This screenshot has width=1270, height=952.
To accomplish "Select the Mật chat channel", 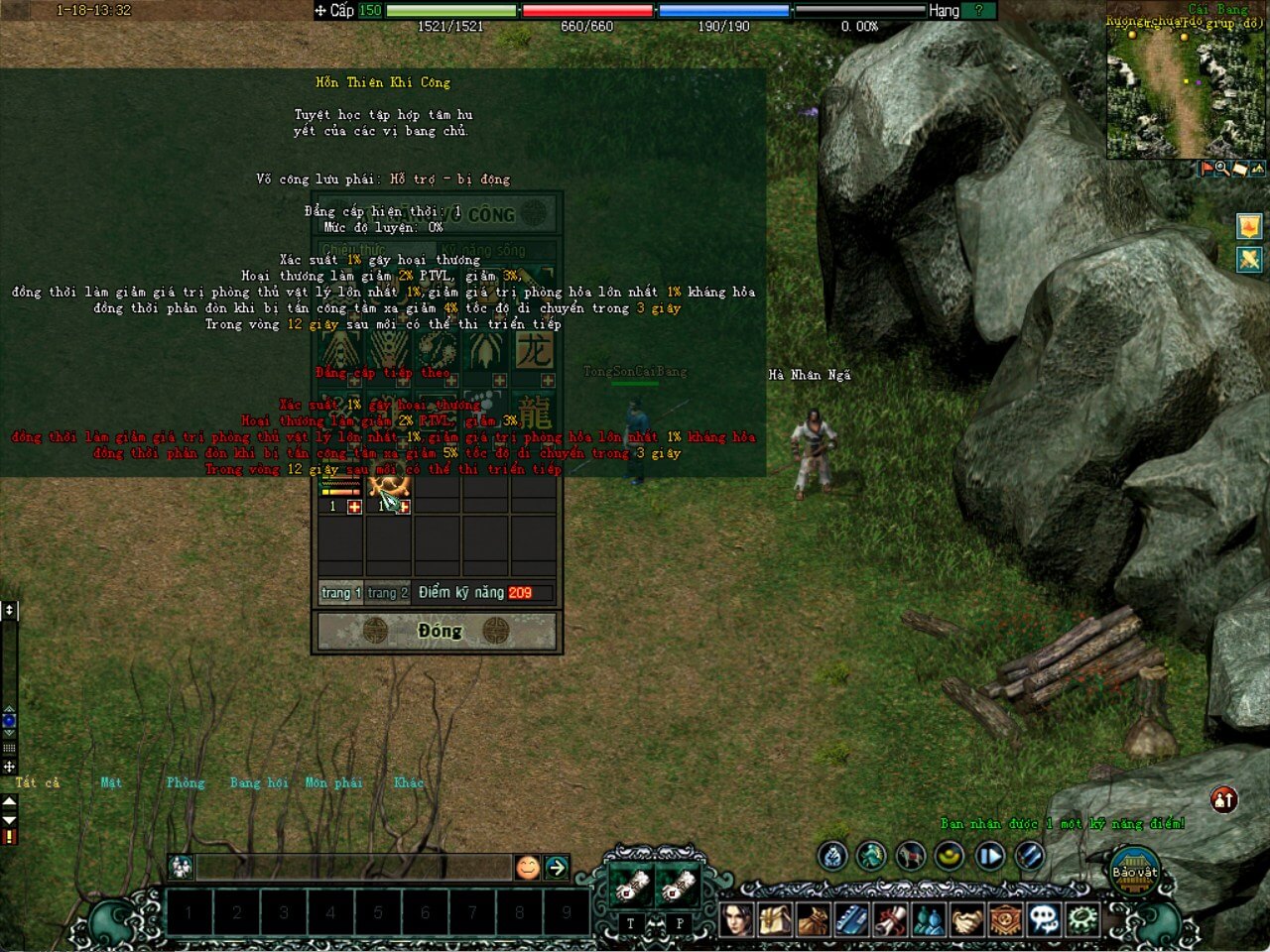I will [111, 782].
